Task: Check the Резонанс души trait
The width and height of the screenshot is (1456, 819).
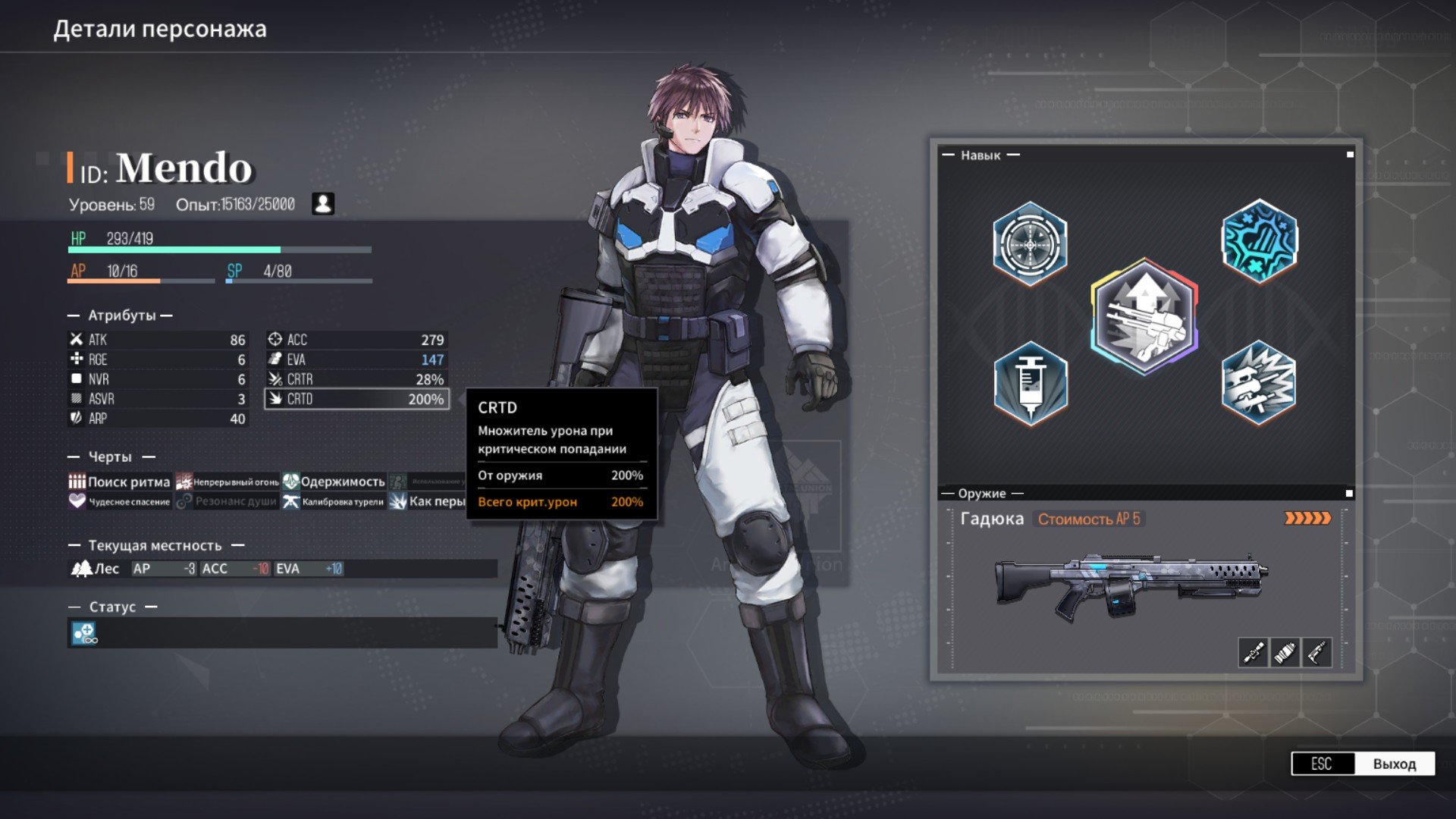Action: coord(227,501)
